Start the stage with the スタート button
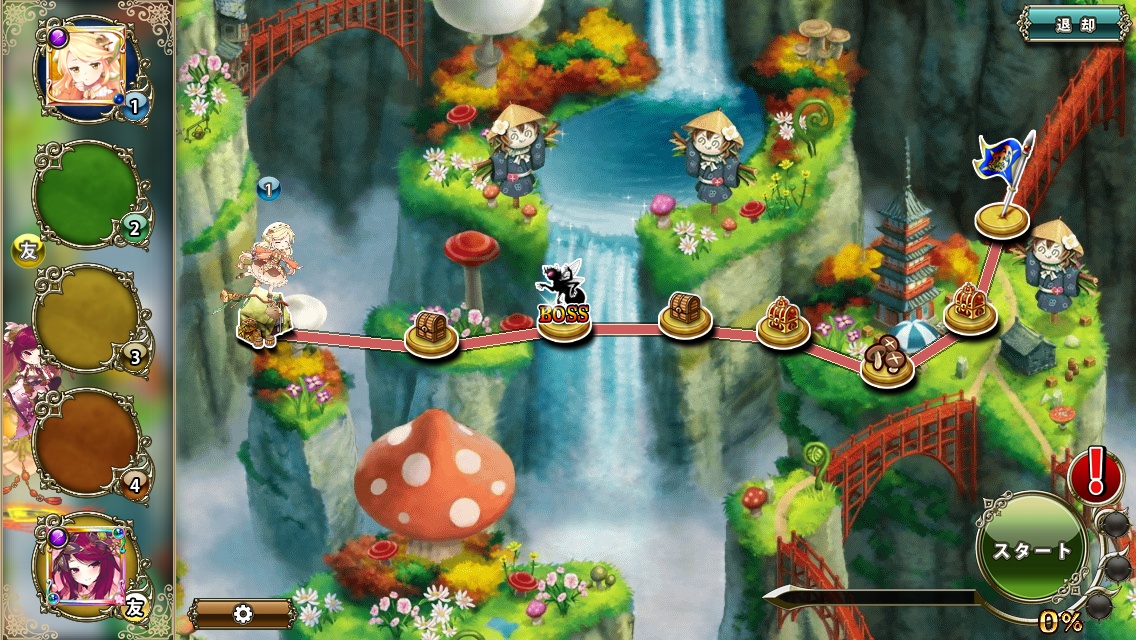This screenshot has width=1136, height=640. click(x=1031, y=550)
